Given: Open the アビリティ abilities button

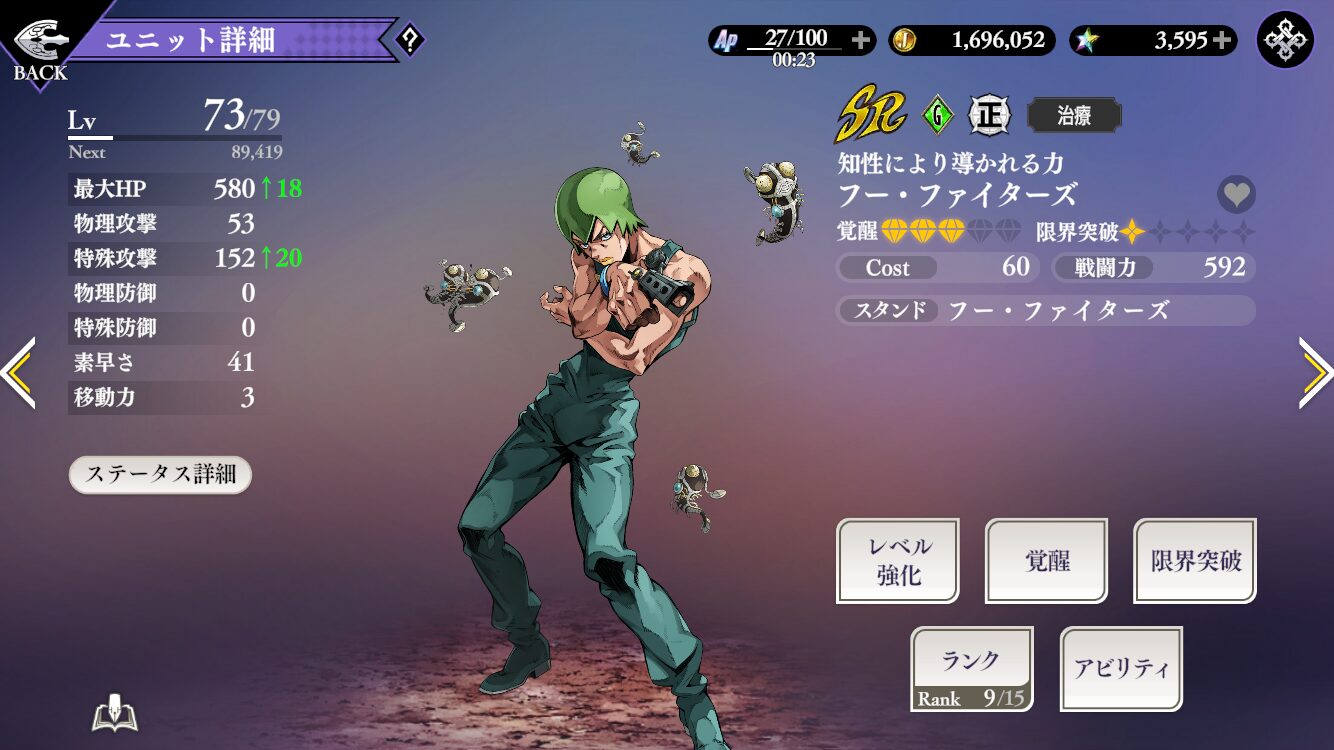Looking at the screenshot, I should click(1121, 669).
